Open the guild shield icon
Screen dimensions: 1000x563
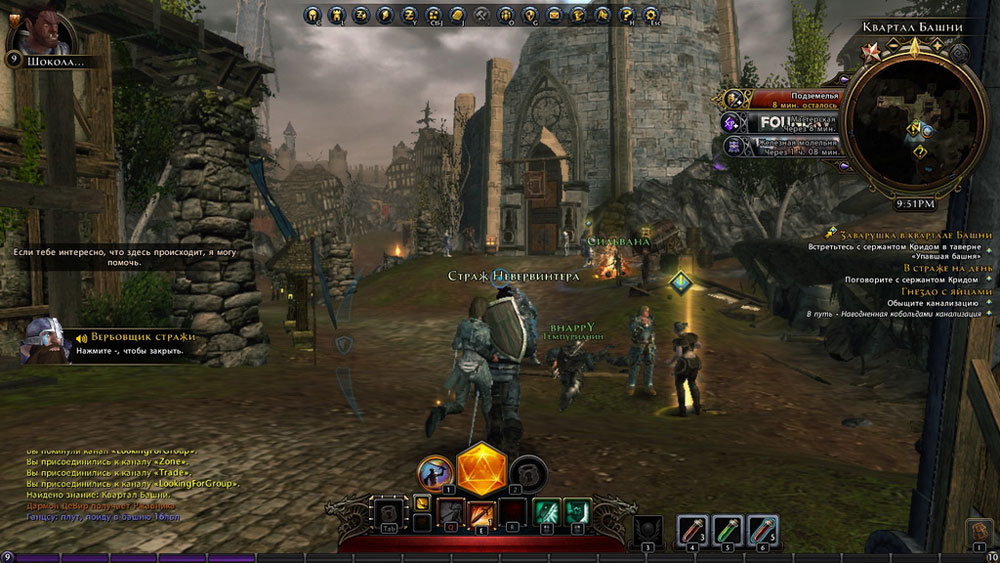tap(531, 15)
